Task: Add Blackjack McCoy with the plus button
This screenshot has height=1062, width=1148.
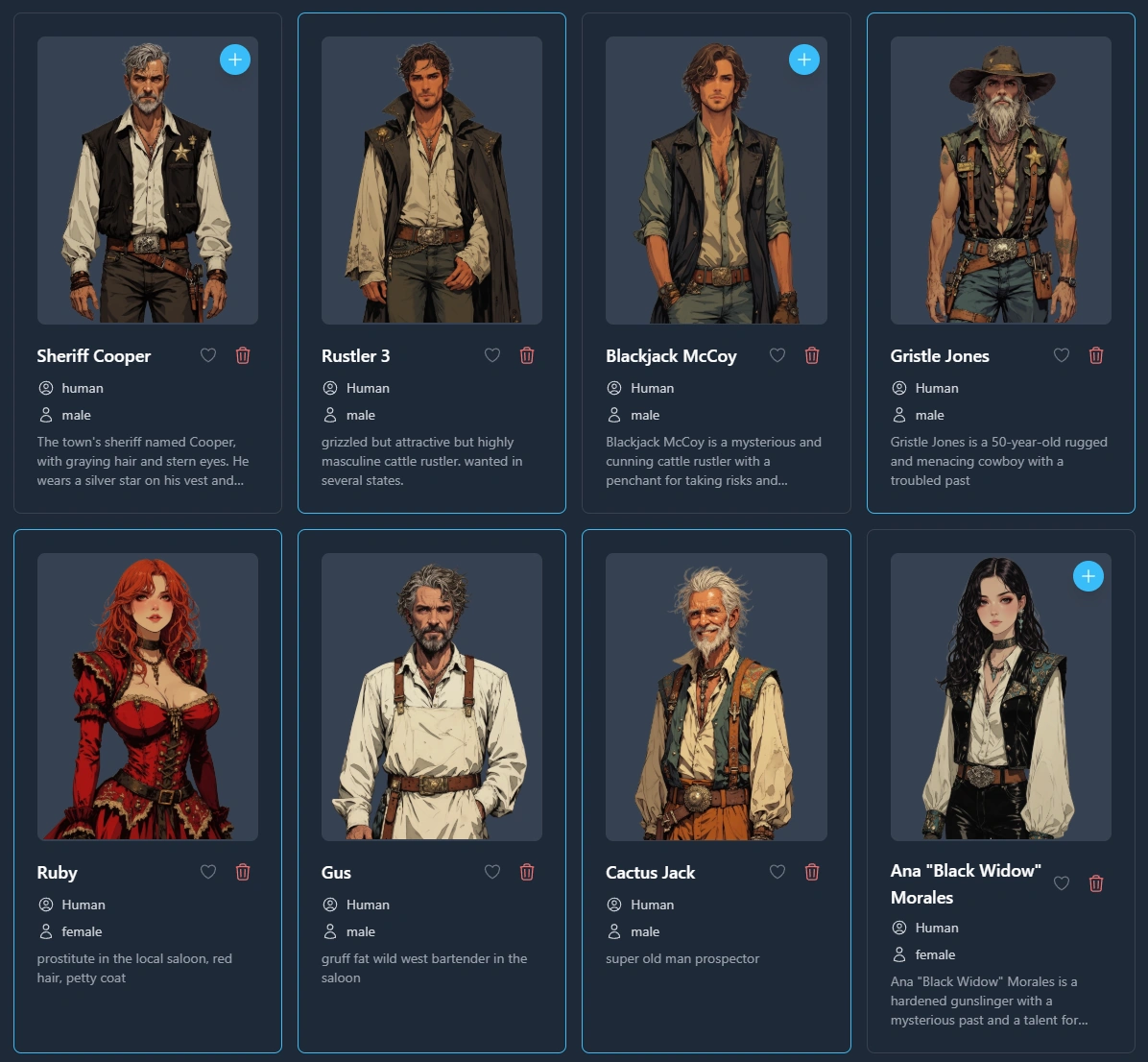Action: point(804,60)
